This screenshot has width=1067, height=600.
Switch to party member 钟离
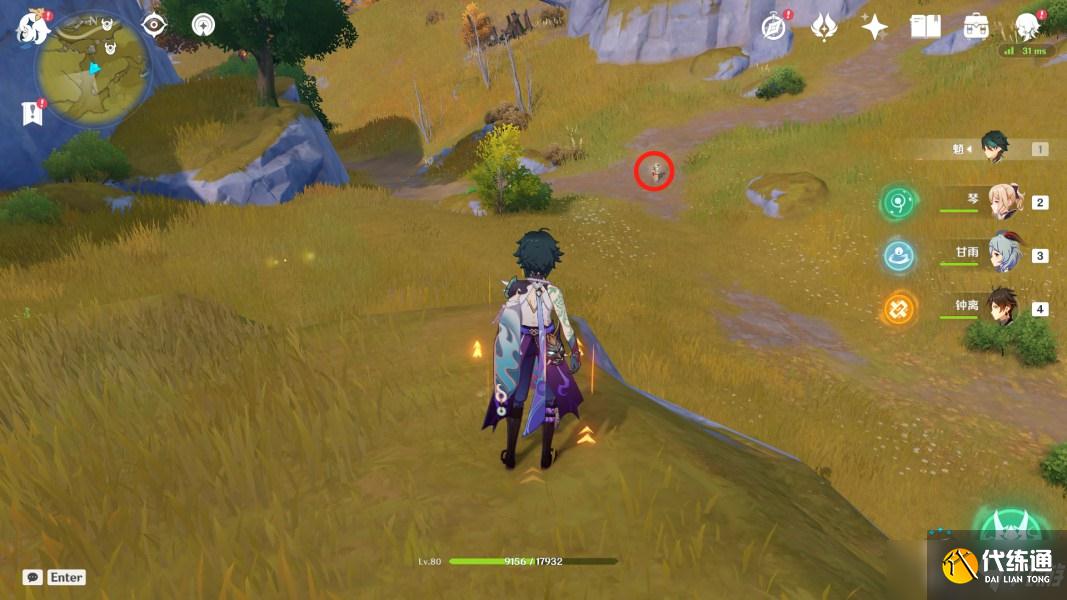pyautogui.click(x=1003, y=307)
